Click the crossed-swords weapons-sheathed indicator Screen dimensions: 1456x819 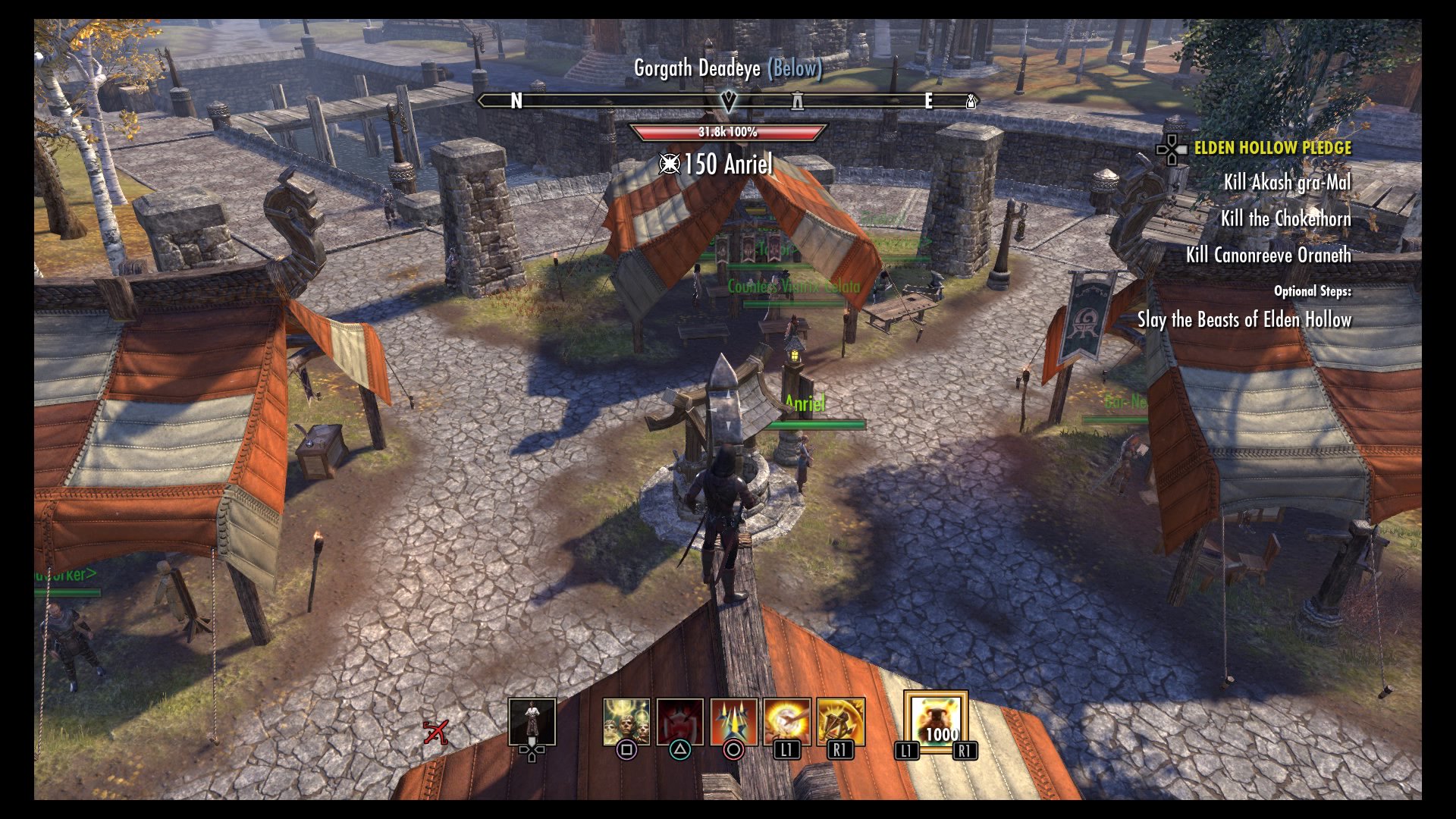(436, 732)
